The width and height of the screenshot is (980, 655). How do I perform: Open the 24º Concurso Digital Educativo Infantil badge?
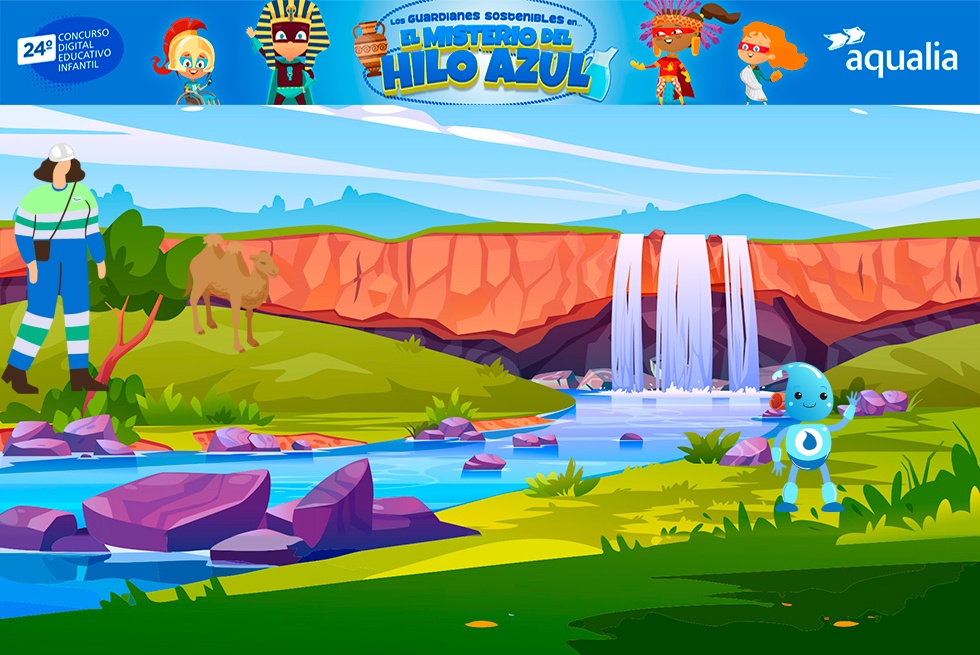(70, 50)
